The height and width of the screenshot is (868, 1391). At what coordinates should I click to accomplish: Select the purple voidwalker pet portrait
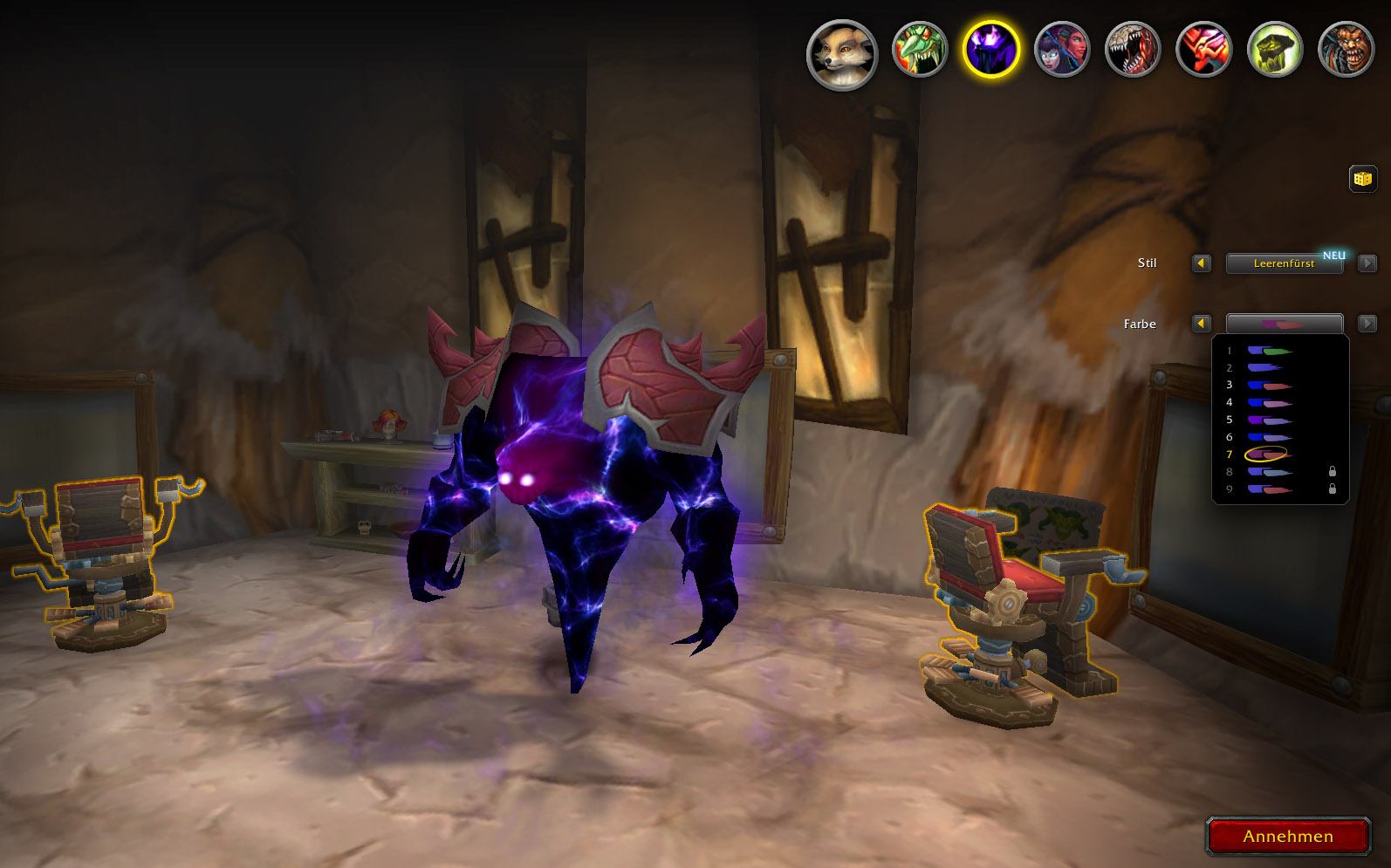point(990,50)
